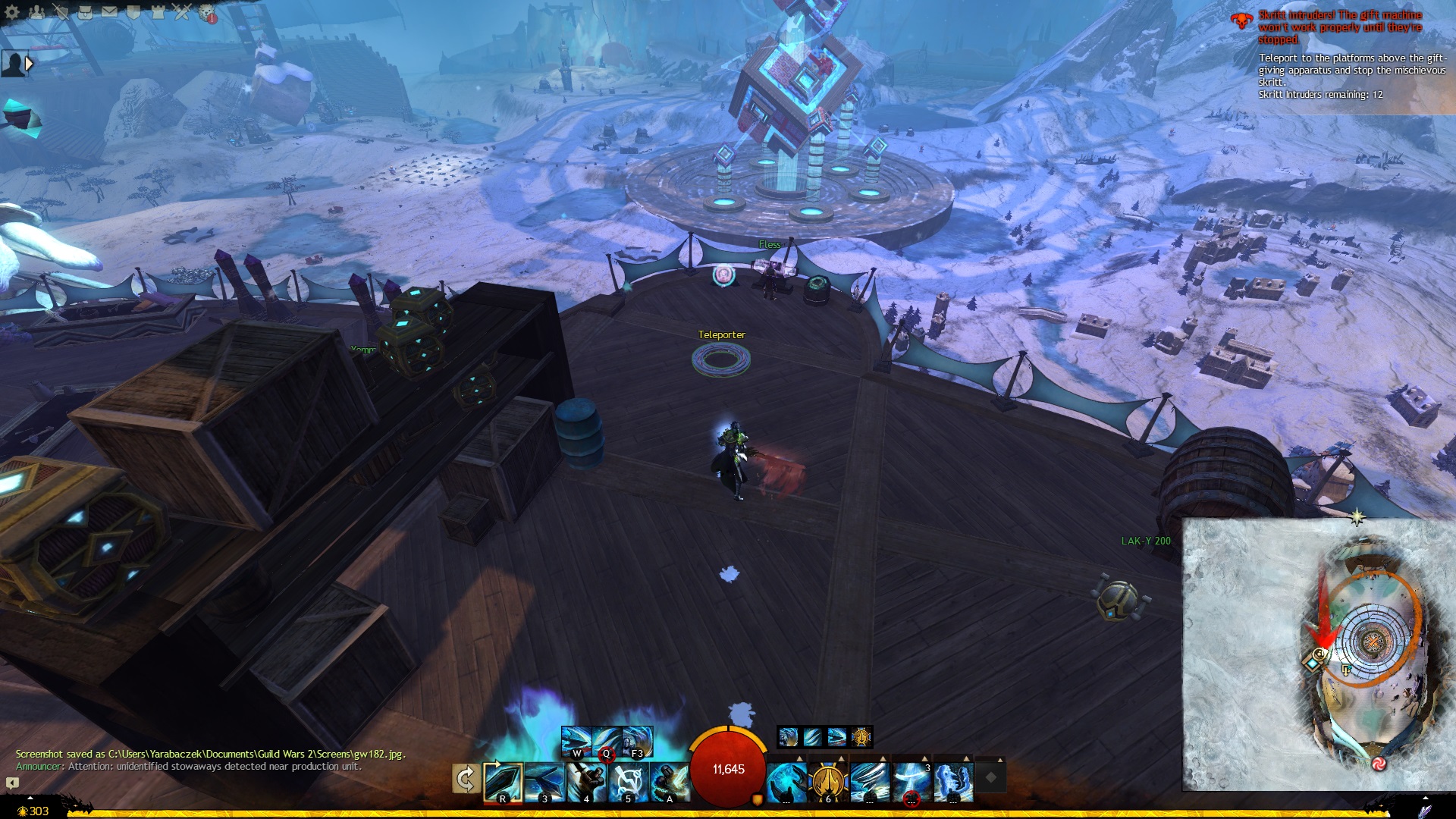Open the game menu gear icon
The image size is (1456, 819).
point(12,12)
